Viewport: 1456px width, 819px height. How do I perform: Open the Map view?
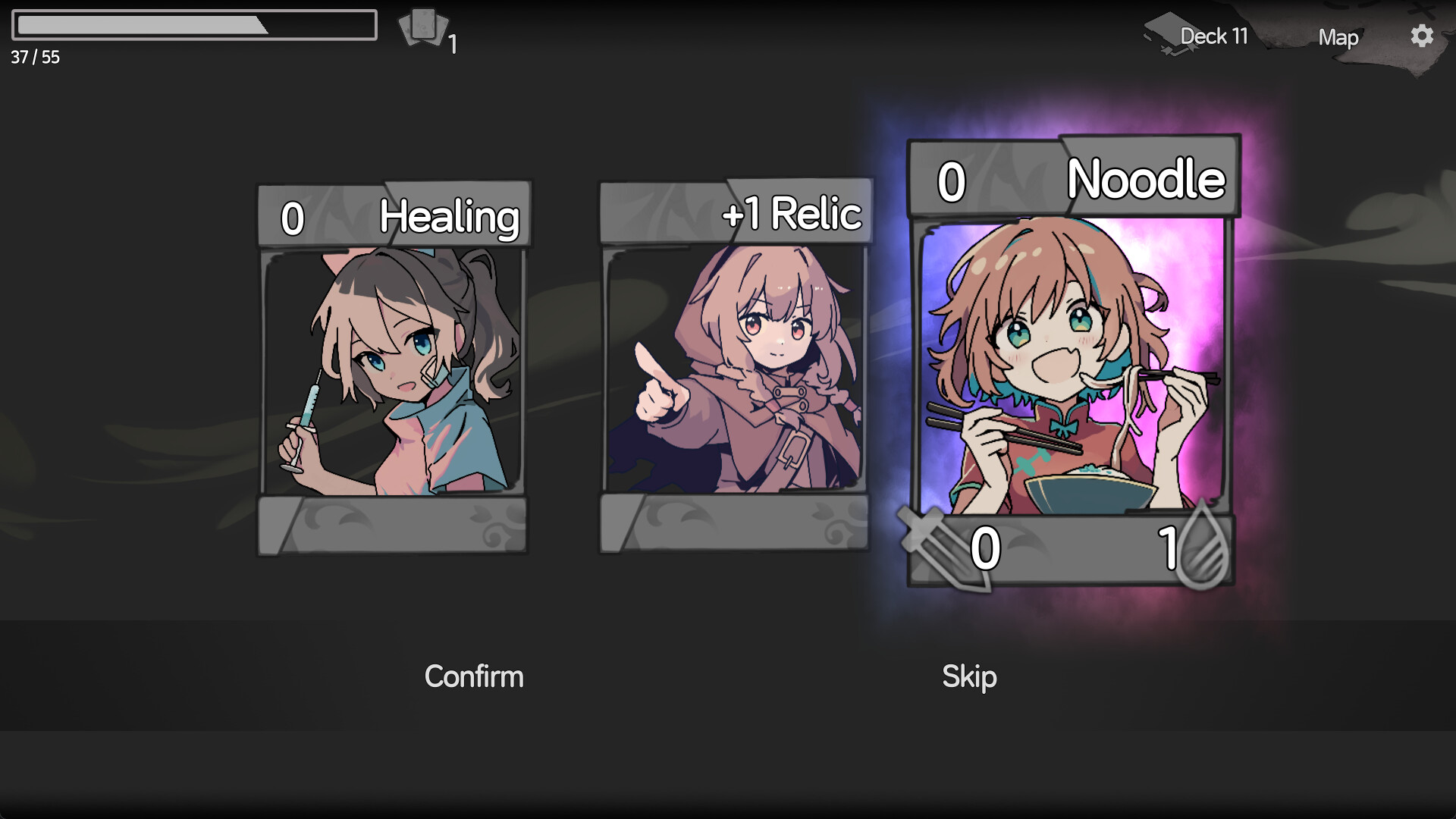coord(1338,38)
